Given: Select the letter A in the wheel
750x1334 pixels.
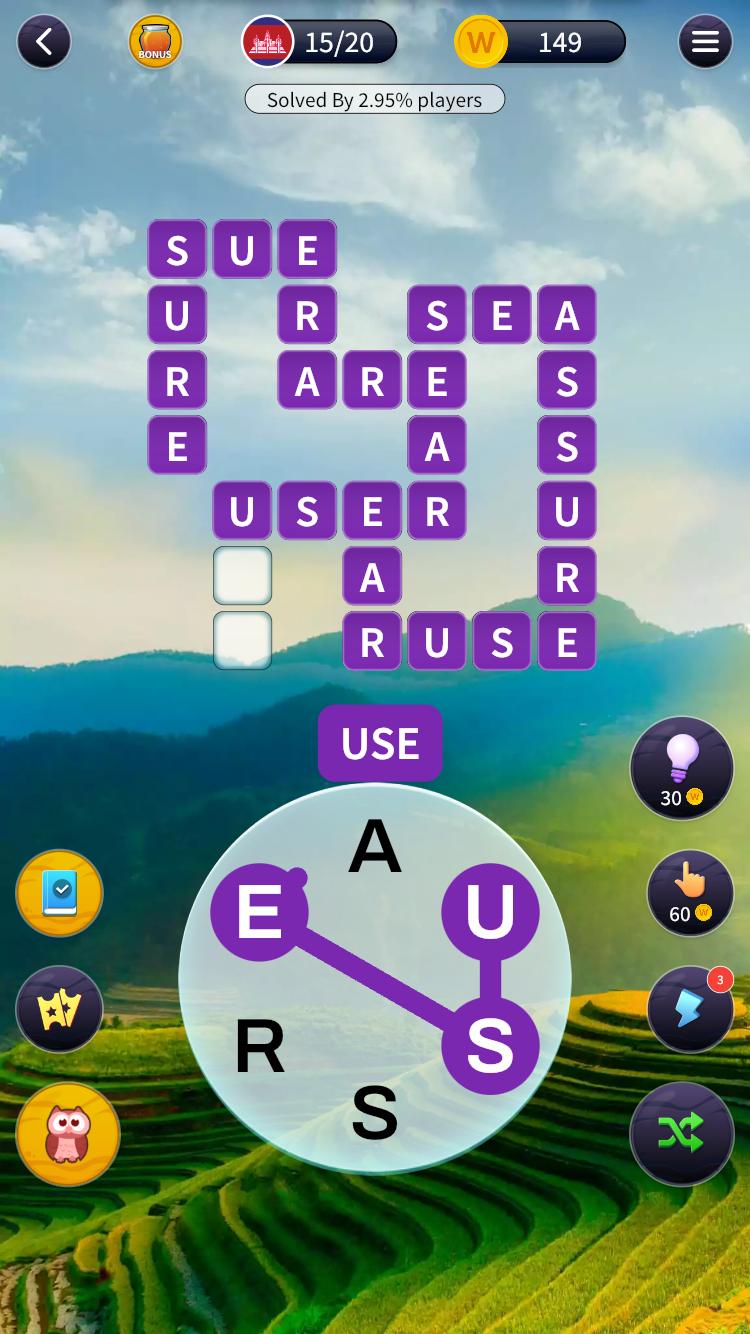Looking at the screenshot, I should click(x=375, y=848).
